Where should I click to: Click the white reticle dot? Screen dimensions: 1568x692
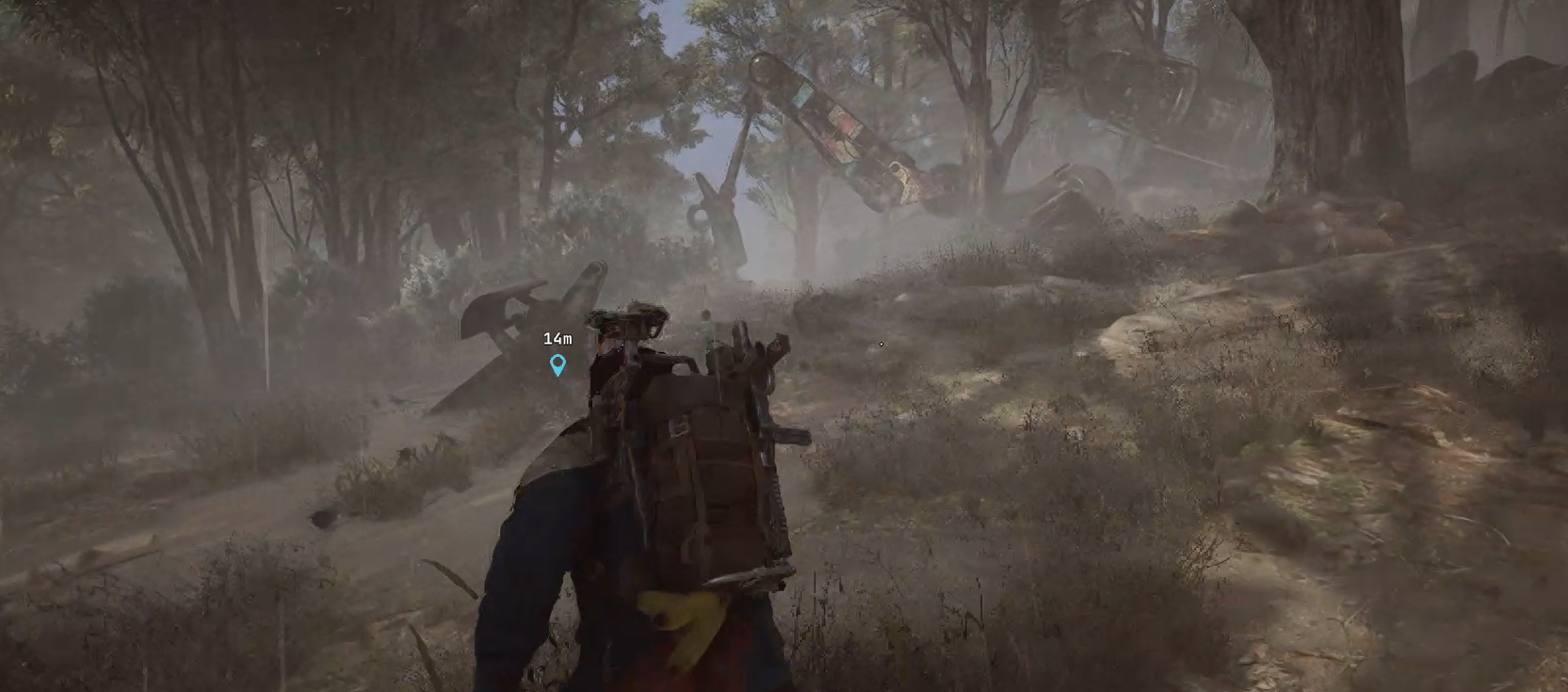(x=881, y=345)
